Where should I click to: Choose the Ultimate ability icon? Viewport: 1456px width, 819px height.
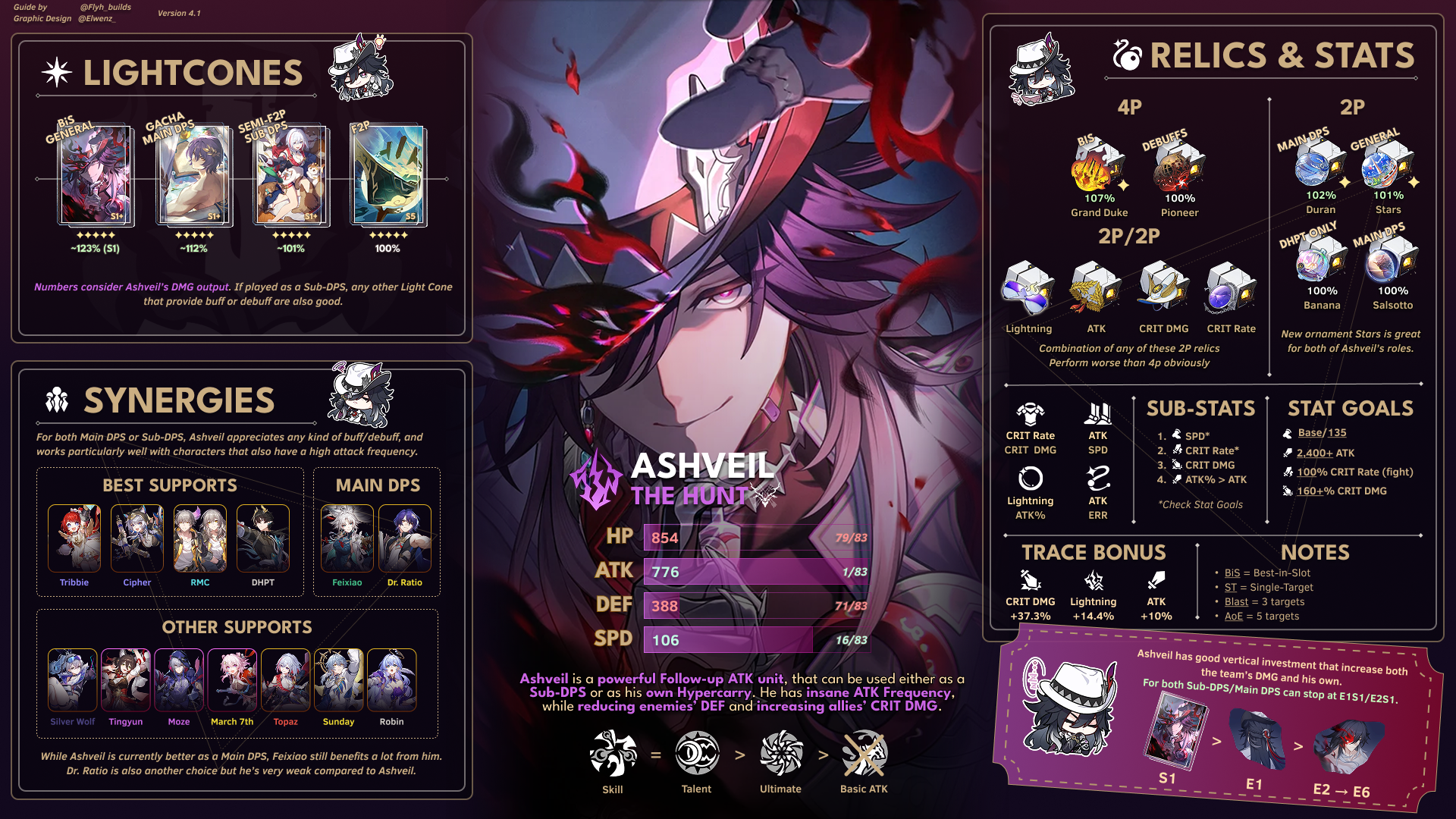781,754
